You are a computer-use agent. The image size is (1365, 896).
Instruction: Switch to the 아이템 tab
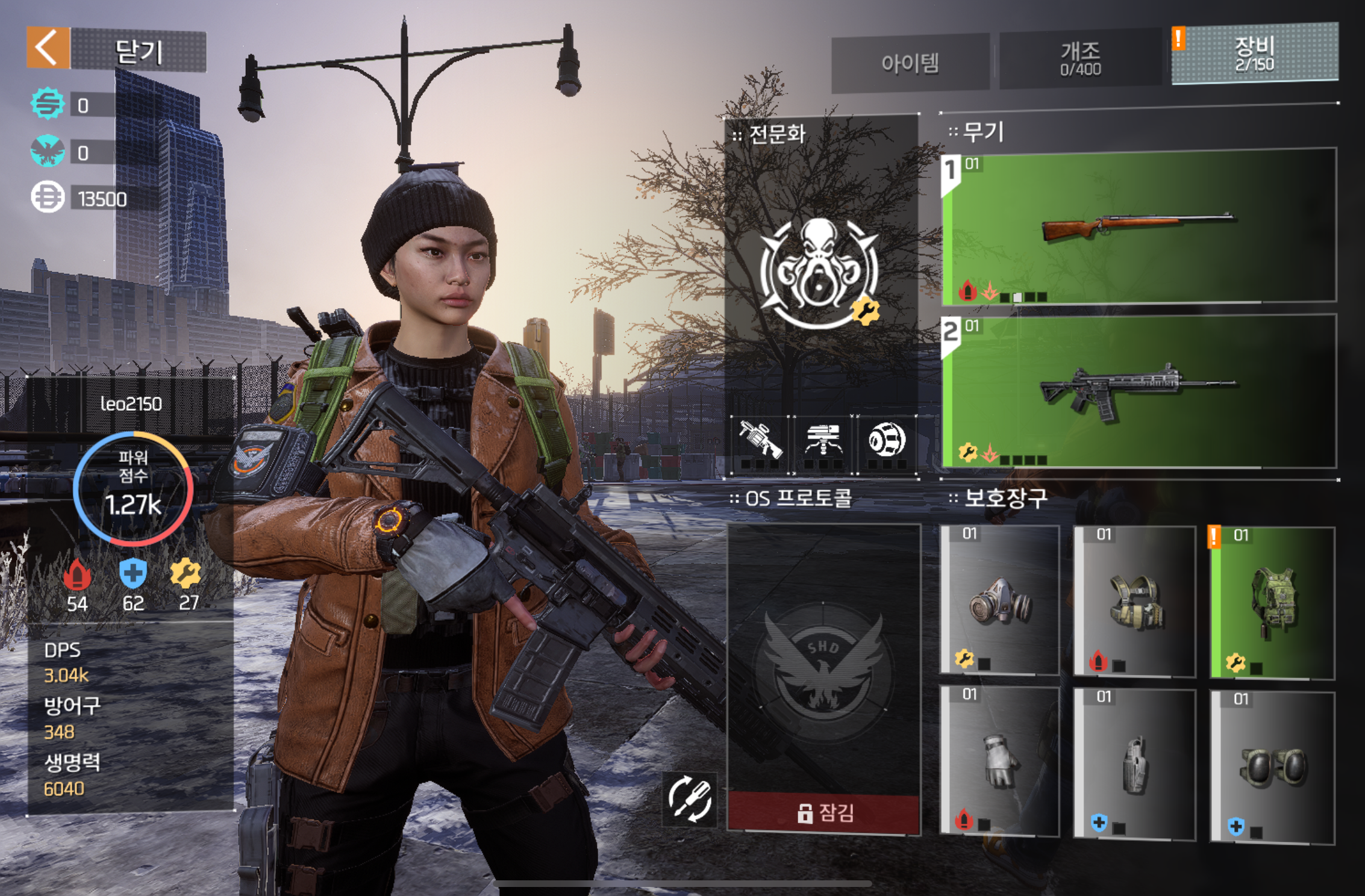pyautogui.click(x=910, y=63)
